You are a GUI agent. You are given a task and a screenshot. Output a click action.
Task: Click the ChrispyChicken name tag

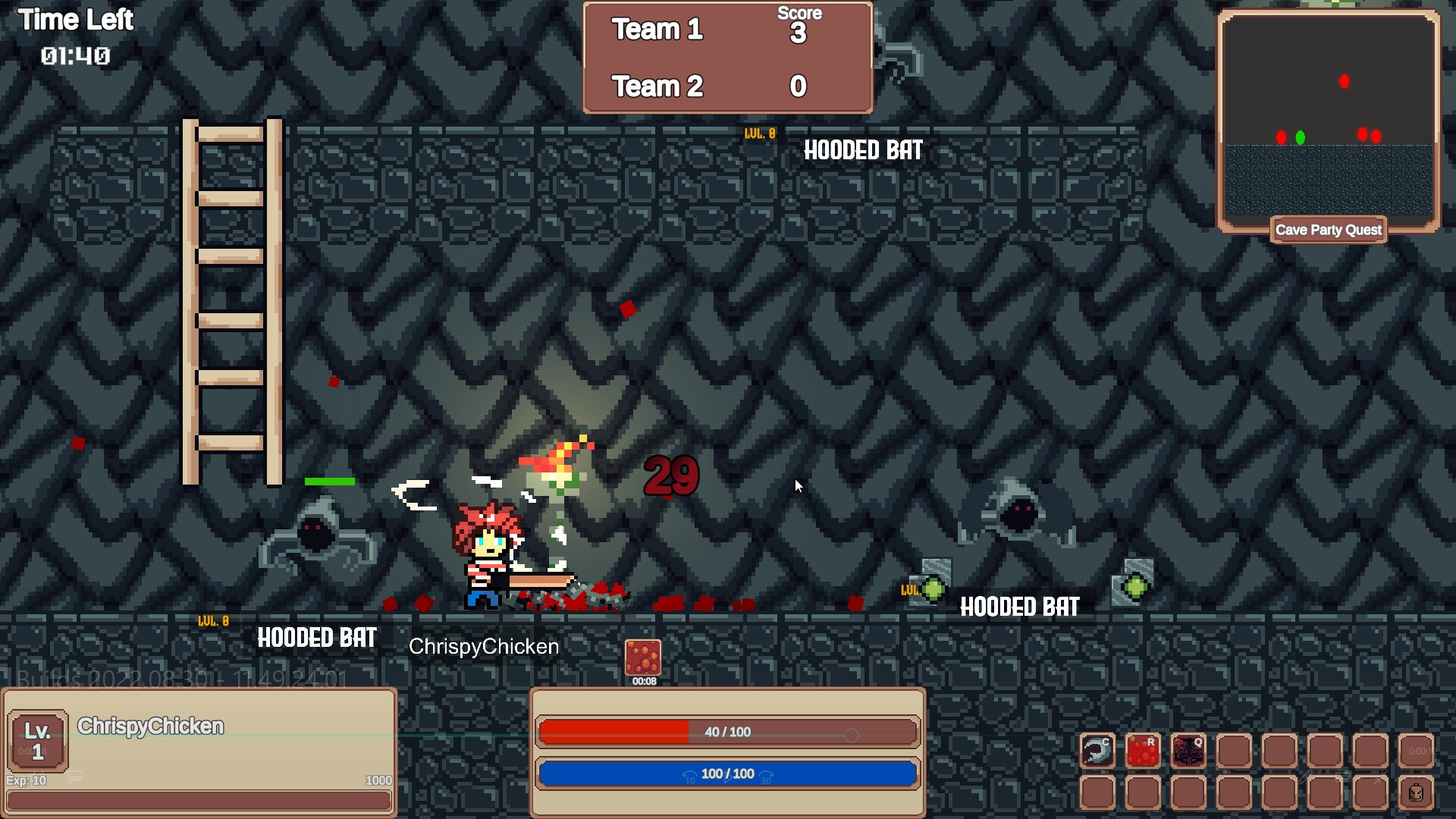click(x=483, y=647)
